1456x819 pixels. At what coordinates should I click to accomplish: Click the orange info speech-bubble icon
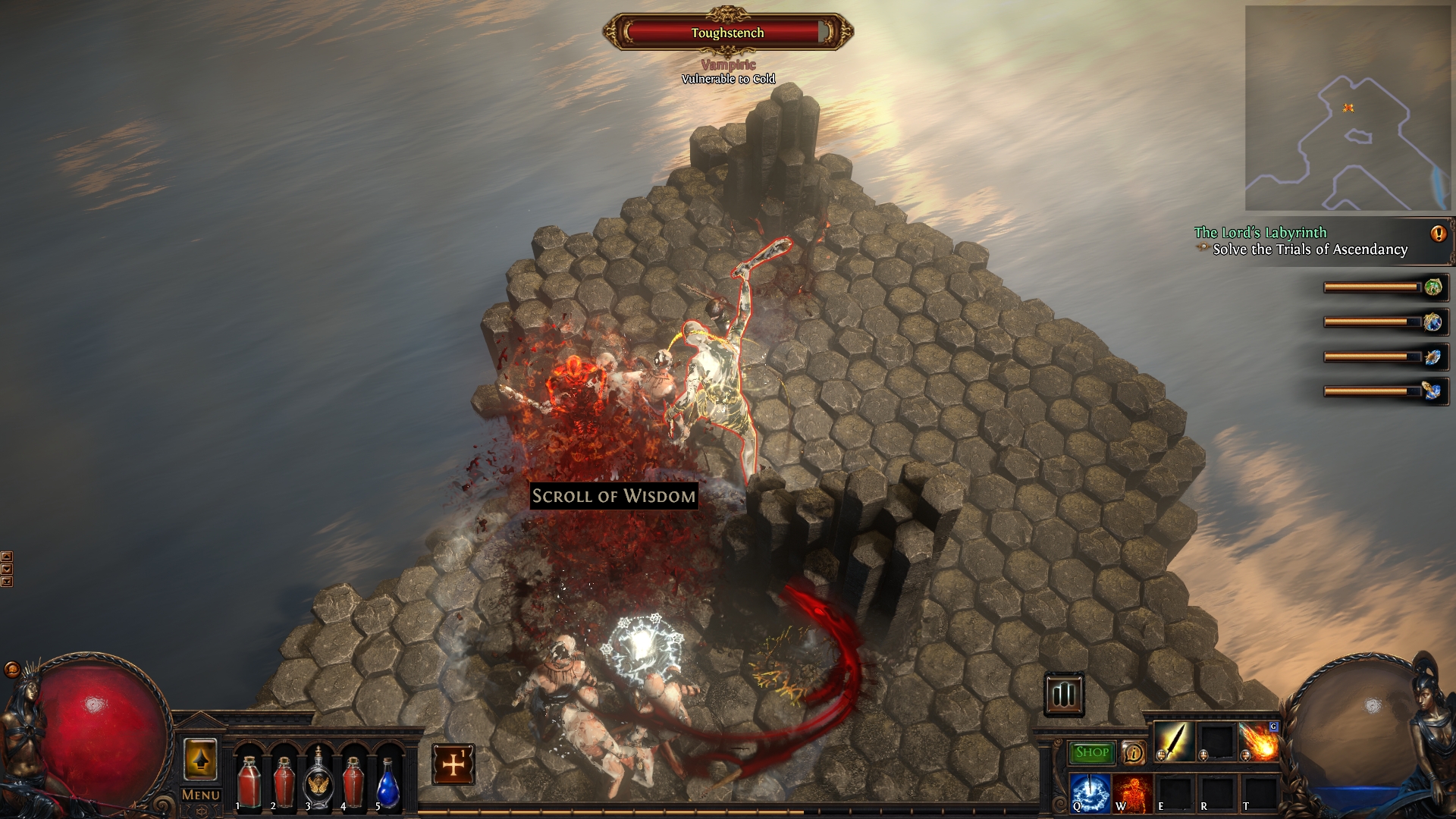point(1134,752)
